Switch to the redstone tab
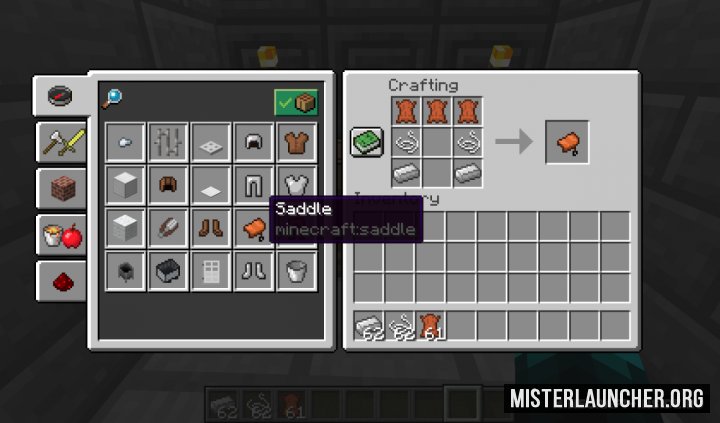720x423 pixels. [60, 281]
